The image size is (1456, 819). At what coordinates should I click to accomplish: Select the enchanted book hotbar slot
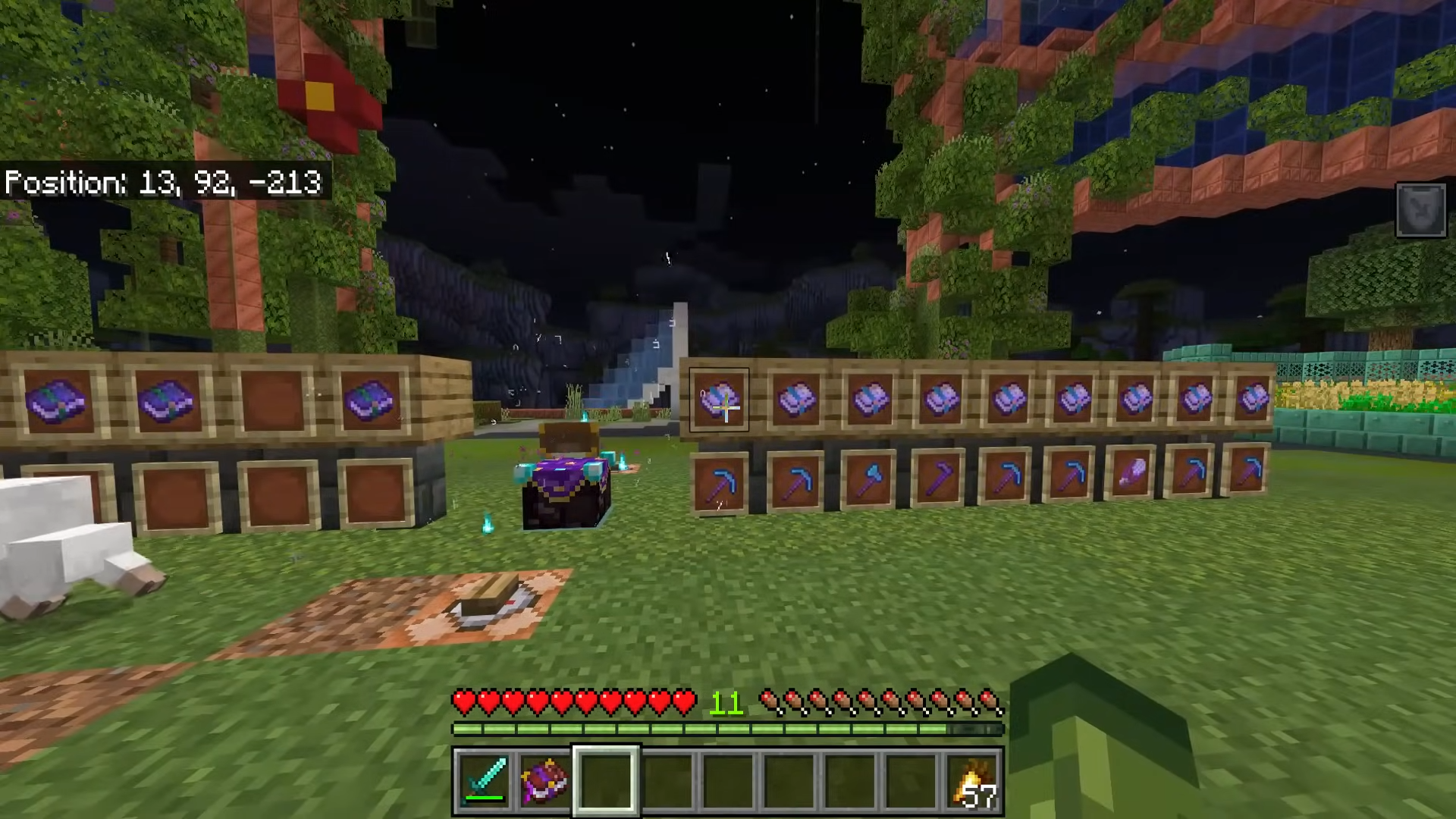544,781
